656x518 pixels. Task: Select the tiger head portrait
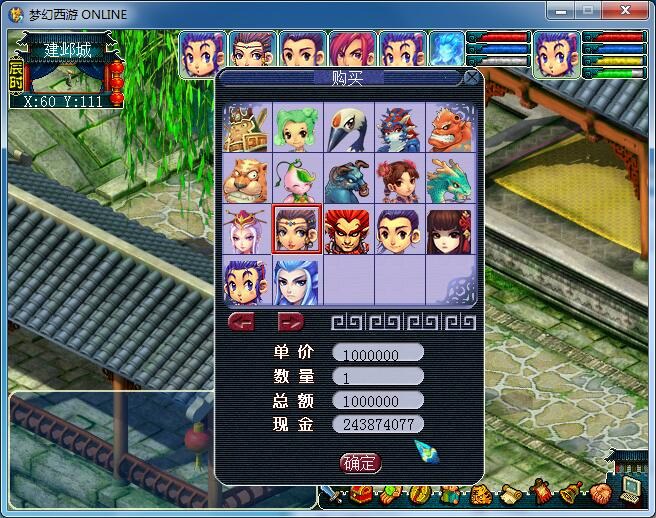(246, 178)
